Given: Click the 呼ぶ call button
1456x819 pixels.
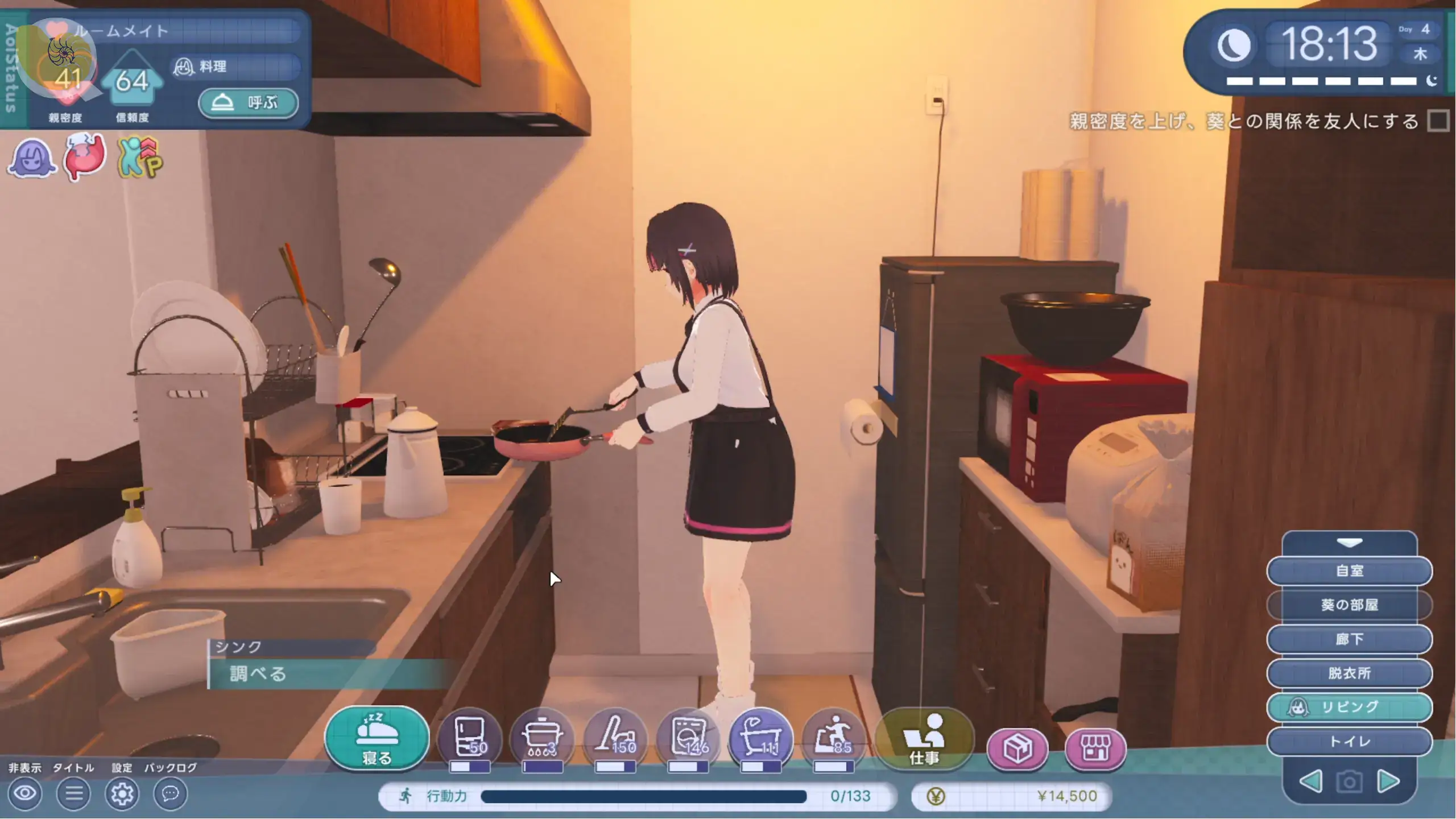Looking at the screenshot, I should click(248, 103).
